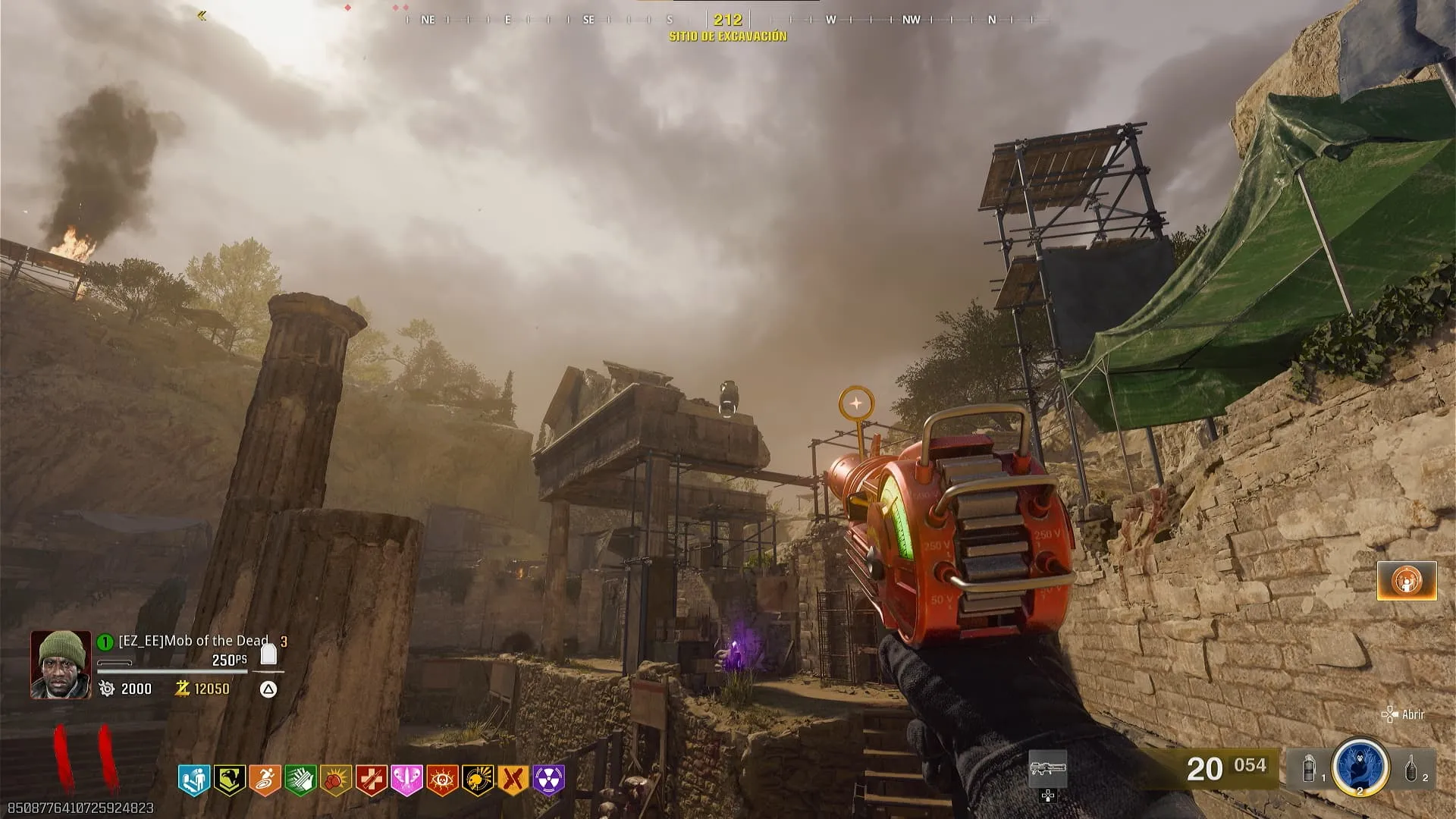Select the blue Quick Revive perk icon
Viewport: 1456px width, 819px height.
(193, 780)
